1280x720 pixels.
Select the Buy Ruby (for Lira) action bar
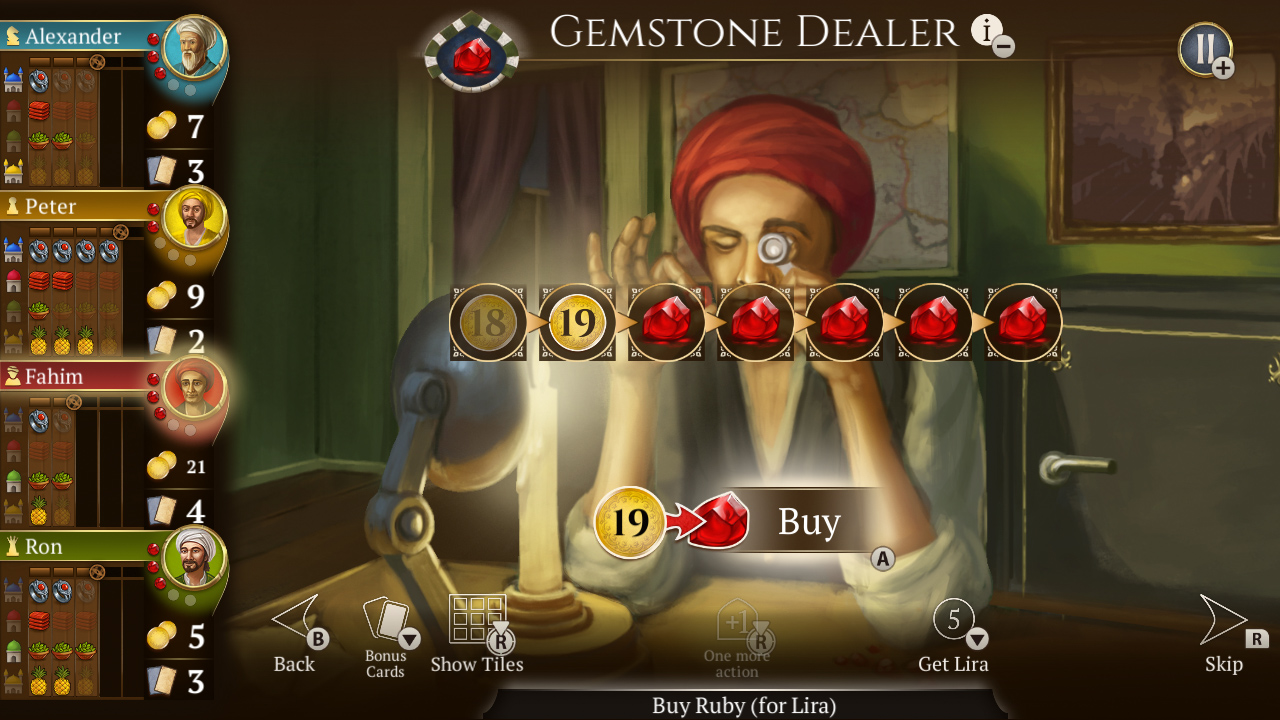[x=740, y=706]
